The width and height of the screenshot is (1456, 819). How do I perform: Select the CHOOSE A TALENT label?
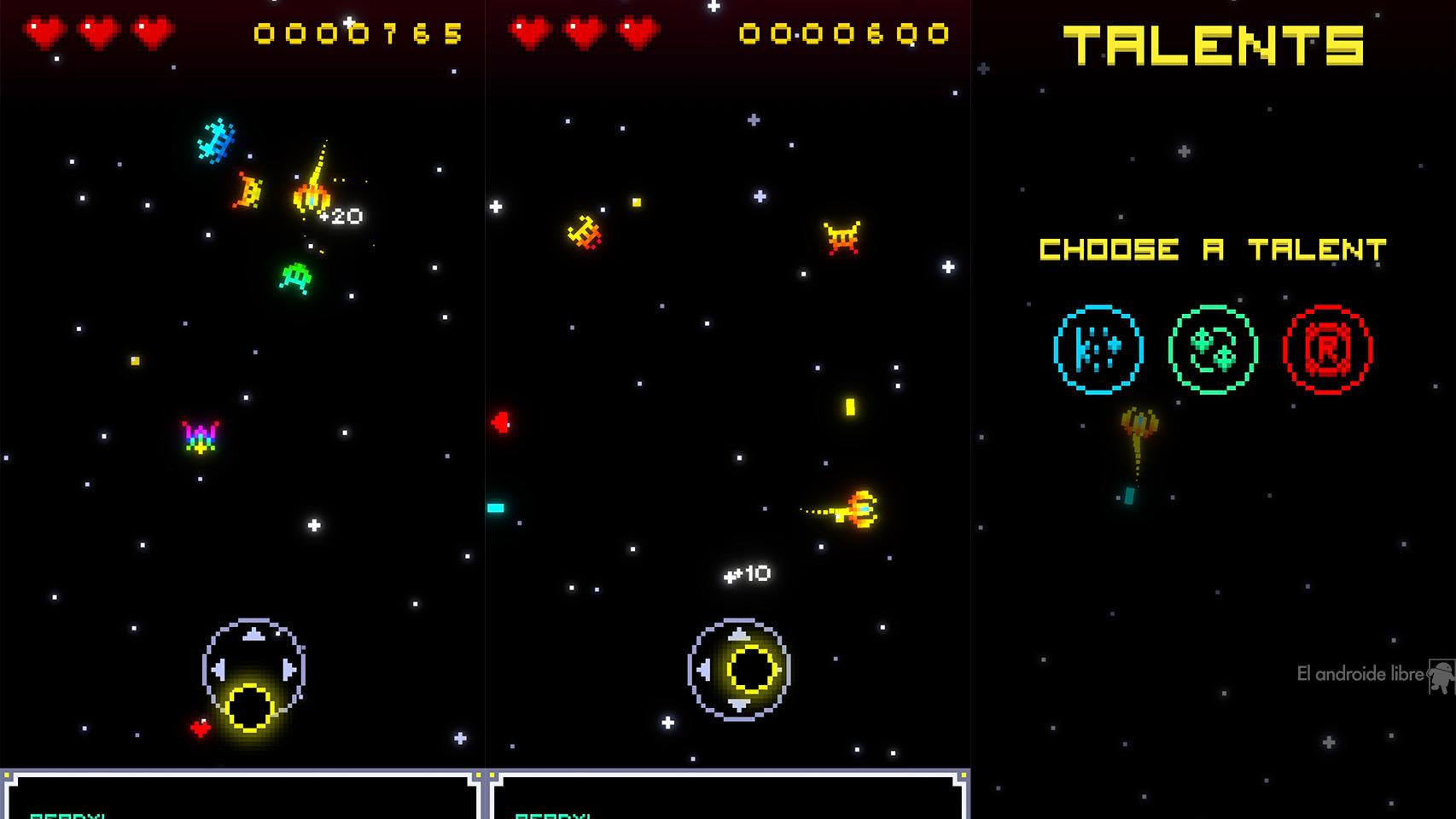tap(1212, 249)
